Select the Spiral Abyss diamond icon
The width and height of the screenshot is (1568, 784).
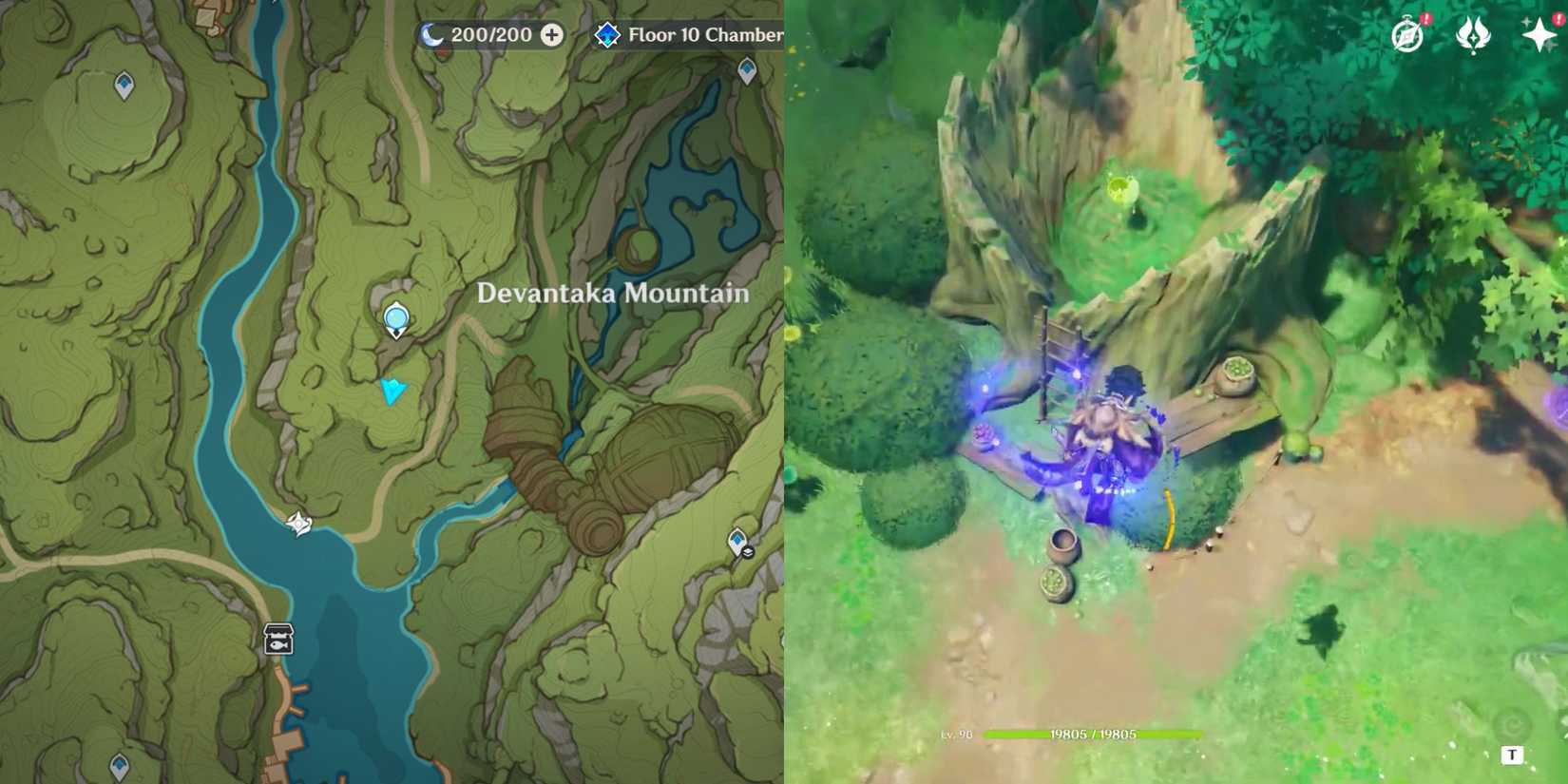(608, 36)
